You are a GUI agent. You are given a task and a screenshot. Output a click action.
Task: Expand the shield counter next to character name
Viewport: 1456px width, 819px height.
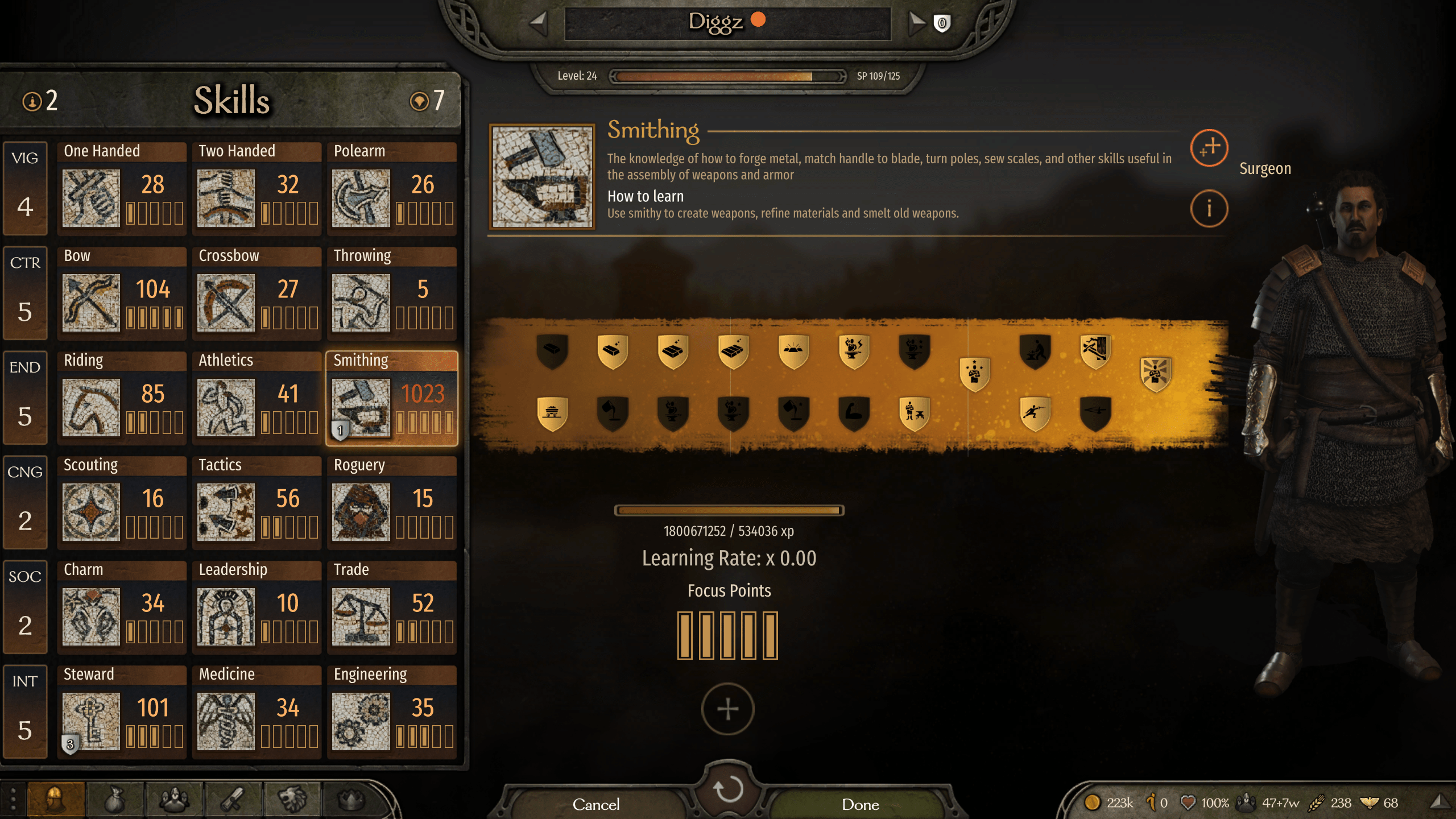point(940,23)
